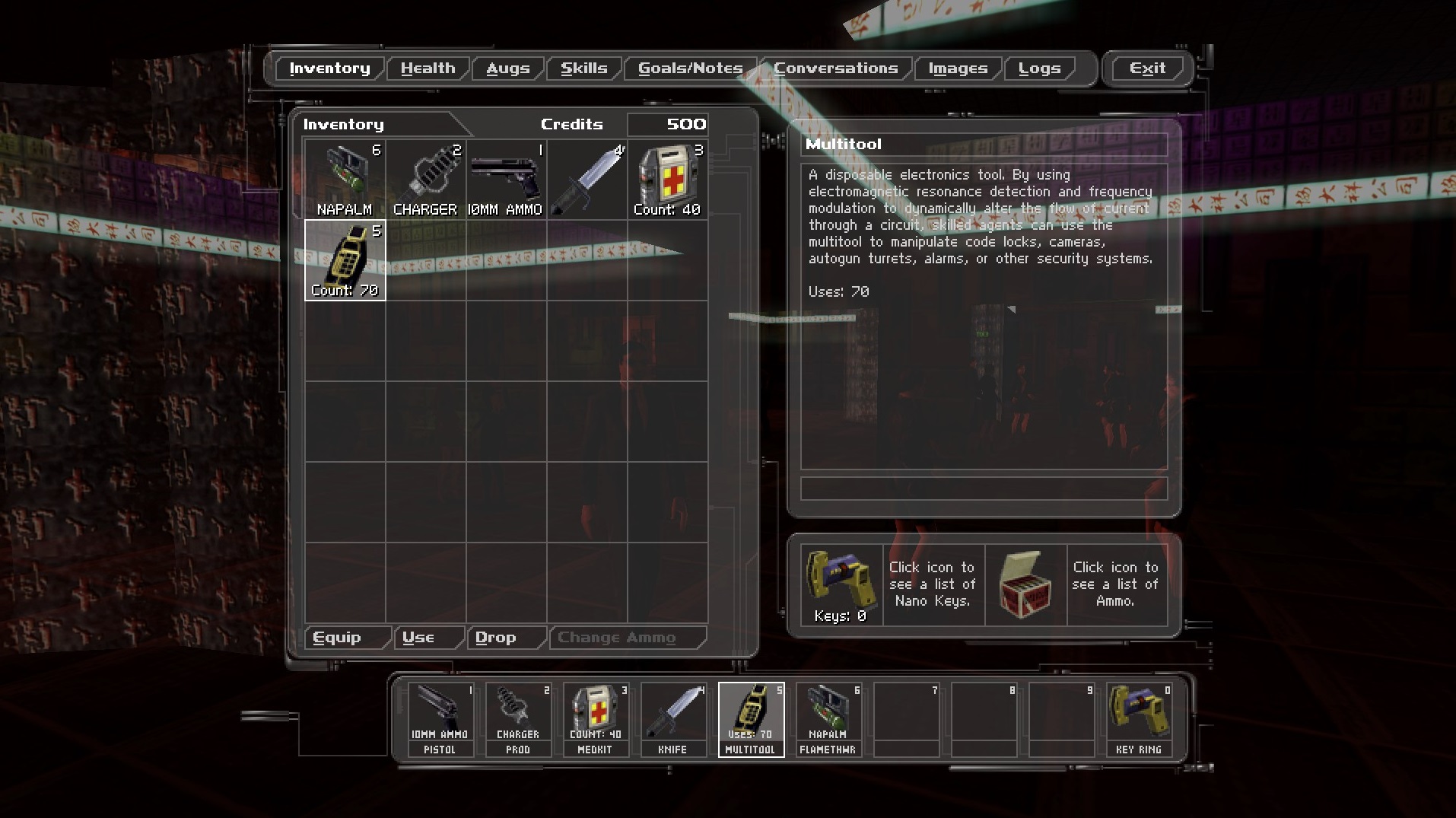This screenshot has height=818, width=1456.
Task: Choose the 10mm pistol in the inventory grid
Action: click(x=506, y=180)
